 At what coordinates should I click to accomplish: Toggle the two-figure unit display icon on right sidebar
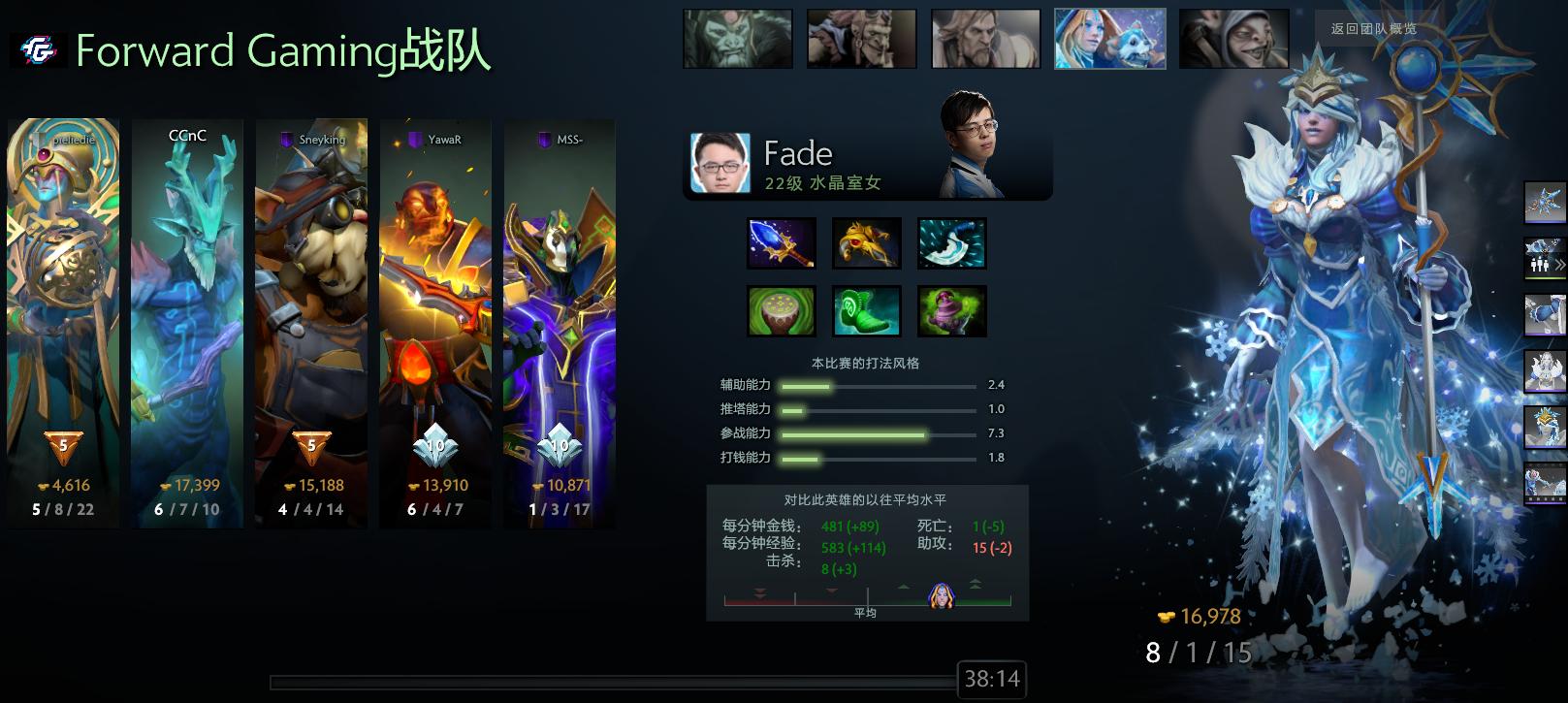[x=1541, y=263]
